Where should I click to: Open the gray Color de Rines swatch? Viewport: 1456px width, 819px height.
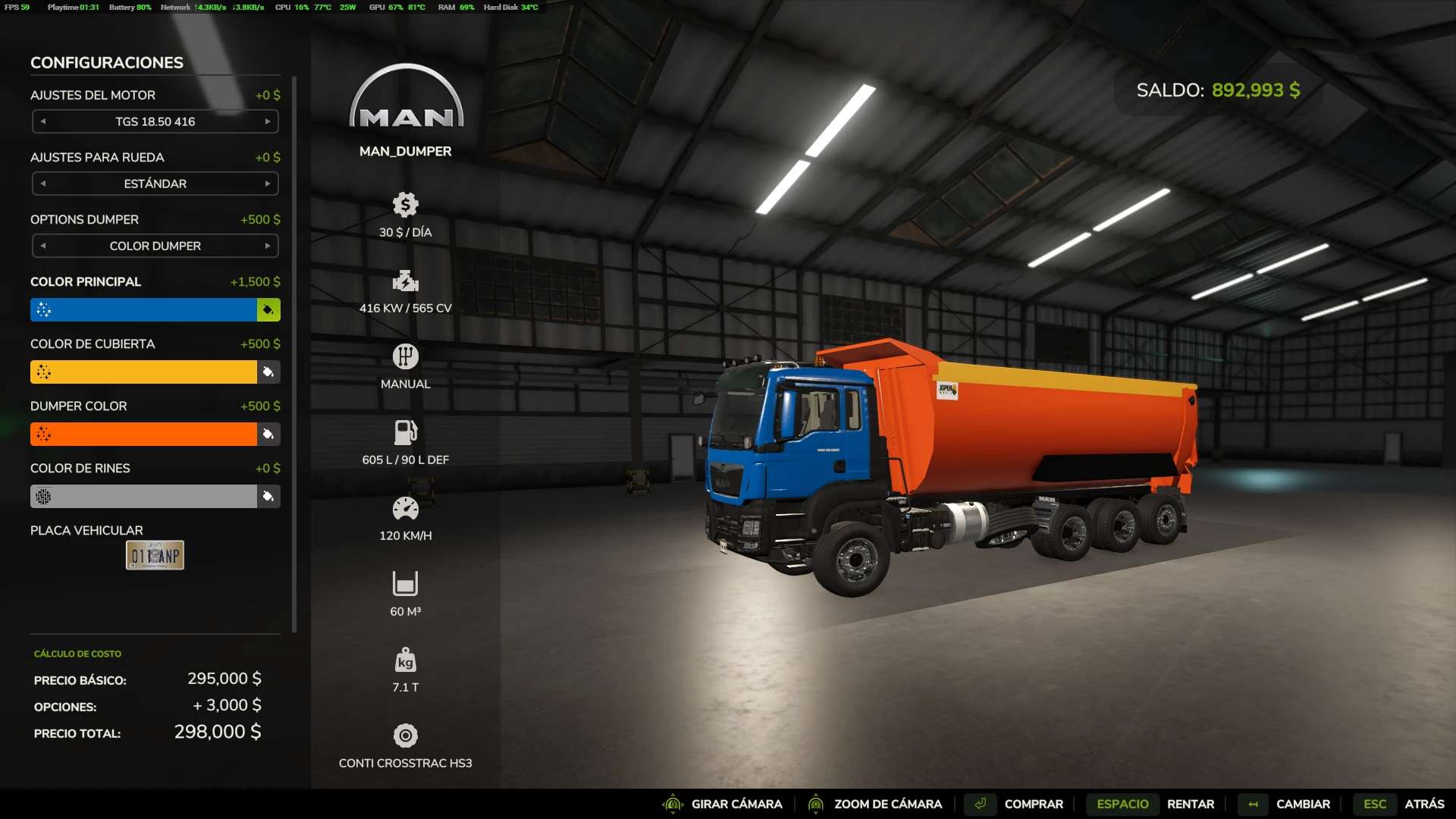point(143,496)
